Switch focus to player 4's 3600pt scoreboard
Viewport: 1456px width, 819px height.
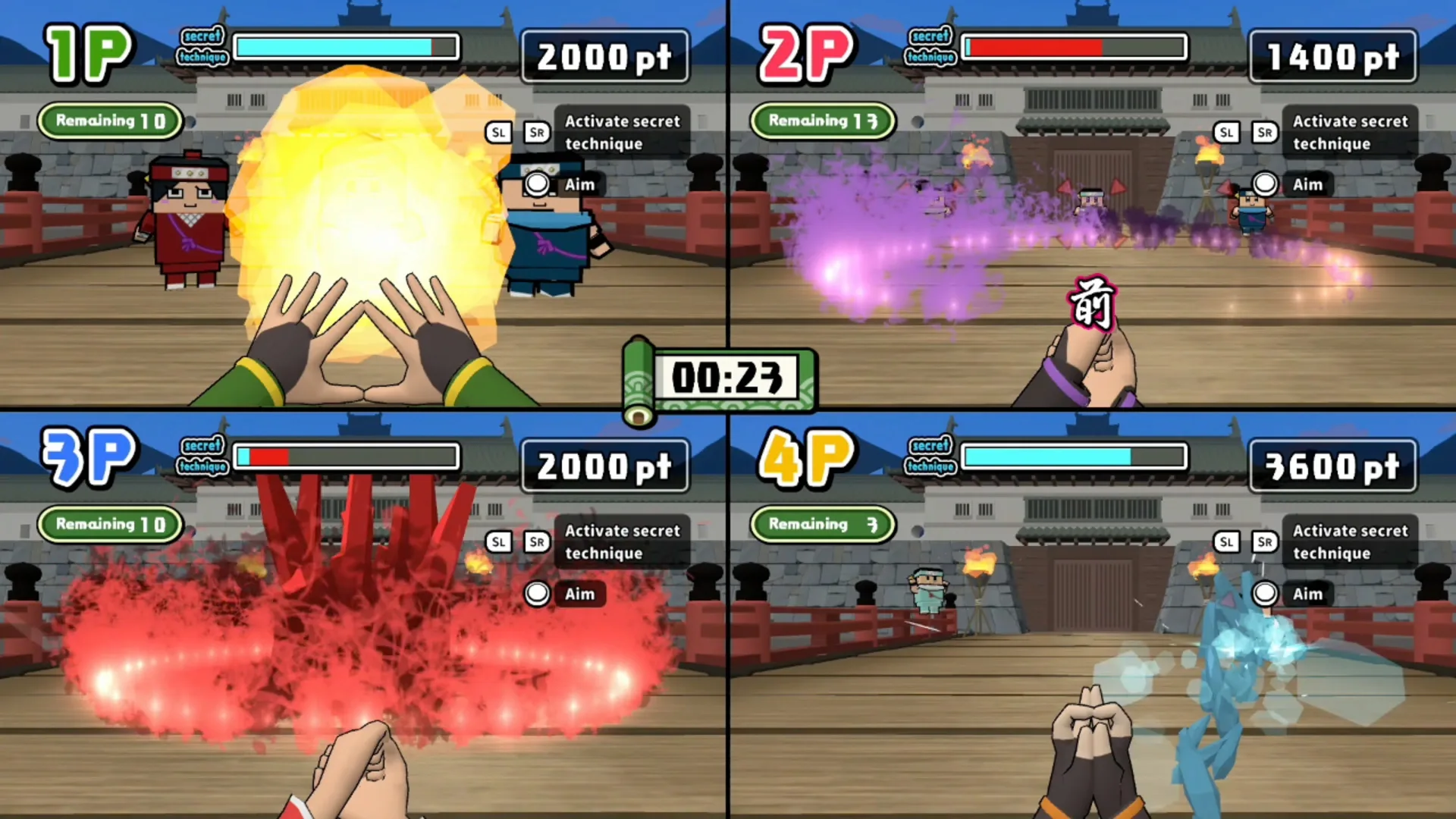tap(1332, 465)
